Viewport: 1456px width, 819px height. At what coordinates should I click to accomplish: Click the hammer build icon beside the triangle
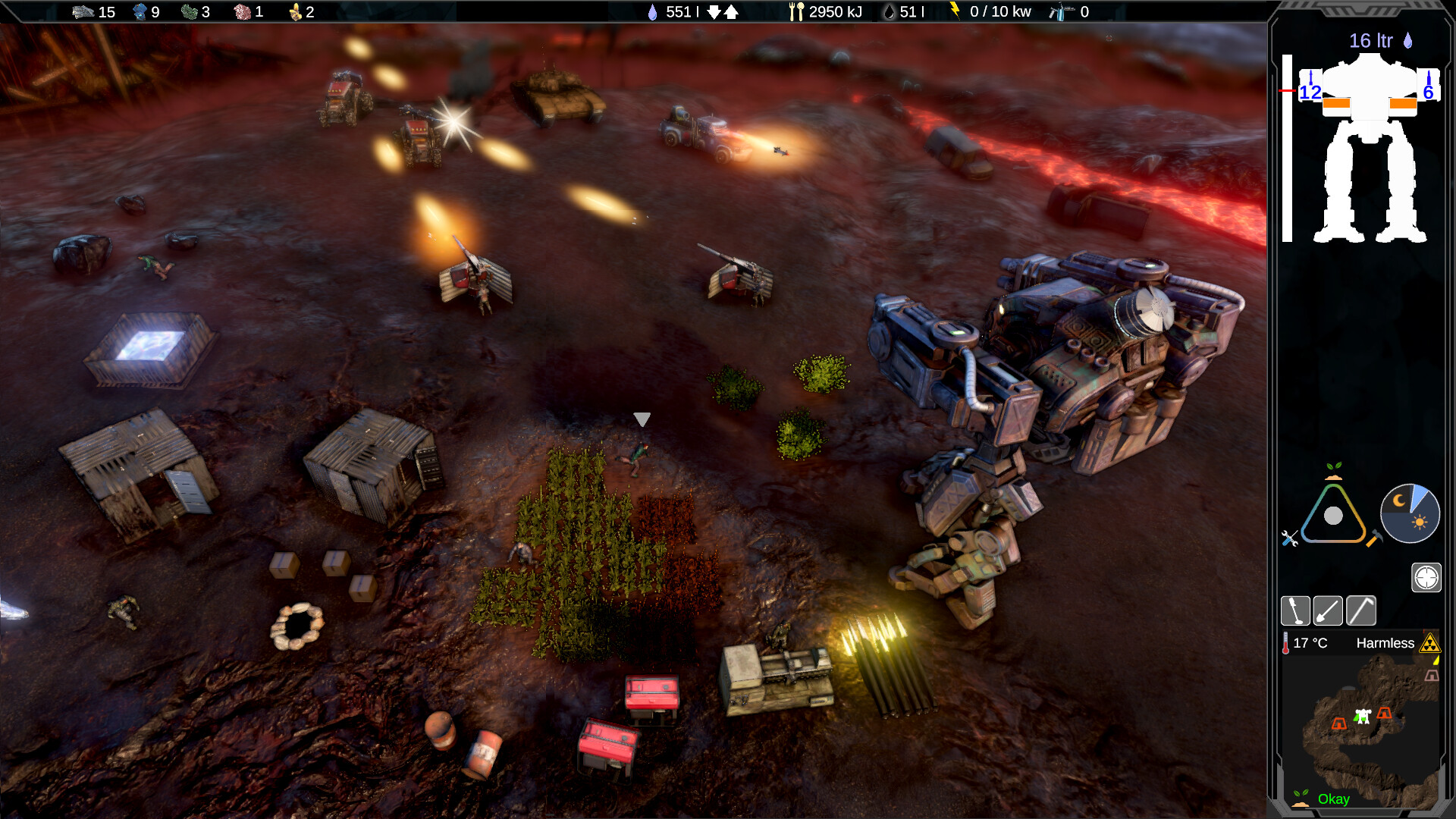[1374, 538]
